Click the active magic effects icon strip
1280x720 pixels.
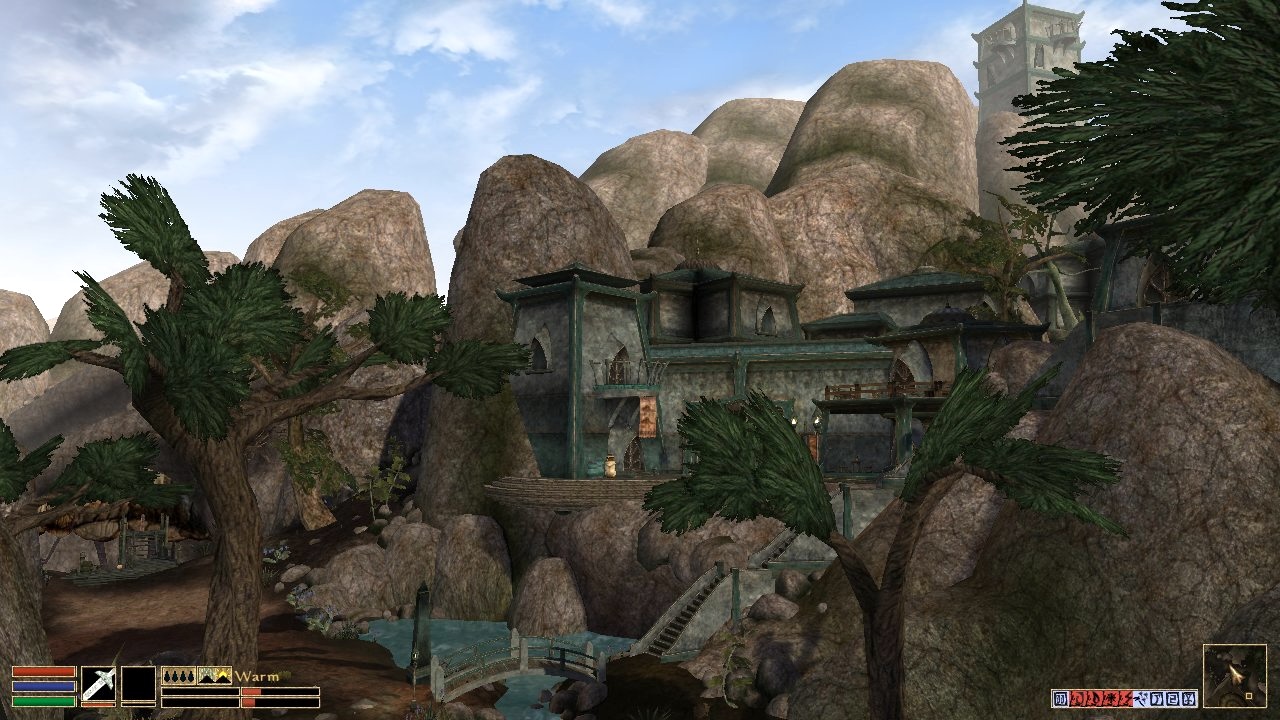(x=1124, y=698)
